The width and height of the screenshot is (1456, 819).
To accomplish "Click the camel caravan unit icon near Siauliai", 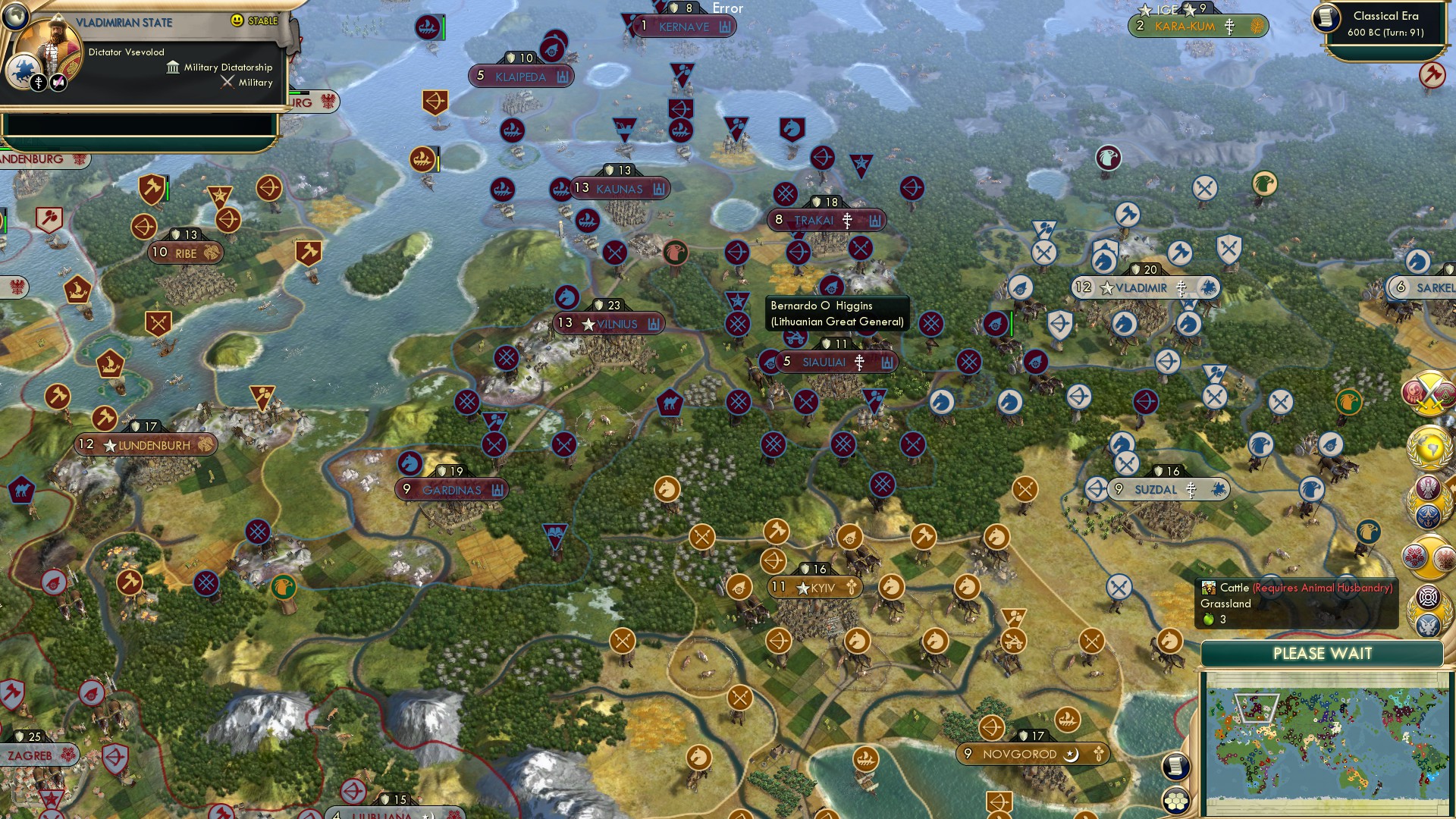I will tap(670, 401).
